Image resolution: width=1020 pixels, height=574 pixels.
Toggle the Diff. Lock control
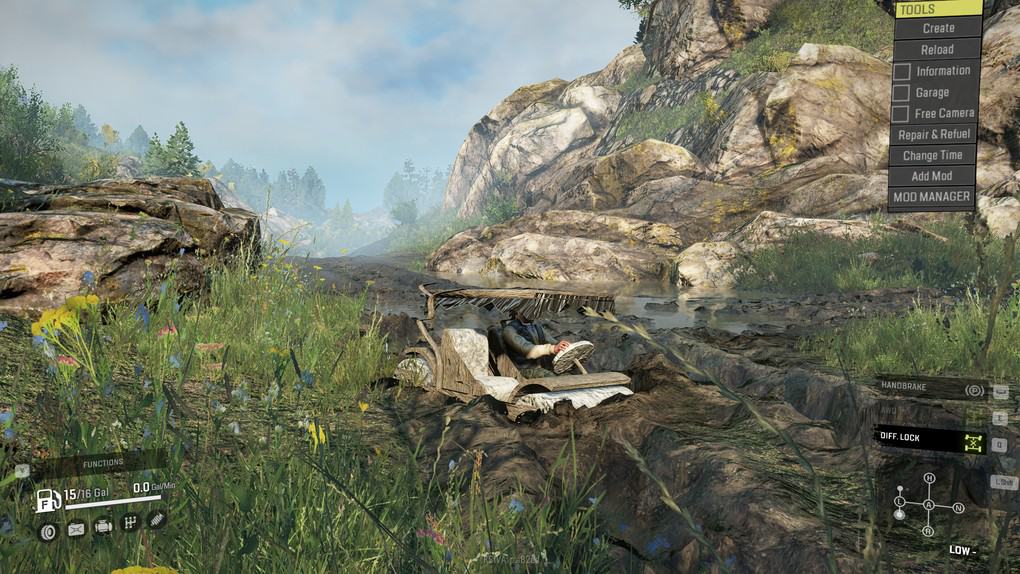pyautogui.click(x=930, y=439)
